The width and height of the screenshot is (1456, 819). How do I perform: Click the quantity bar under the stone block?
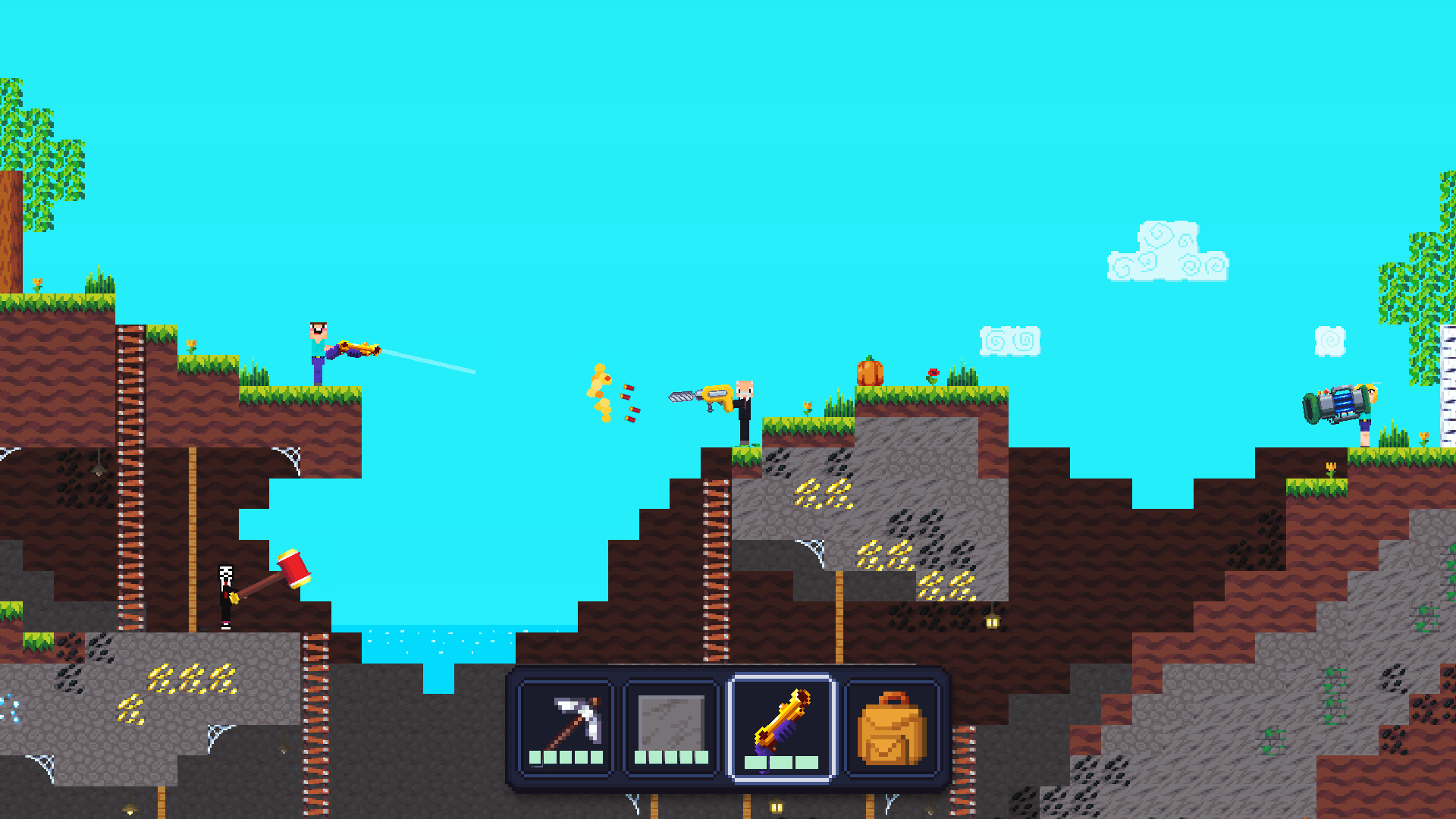(x=671, y=757)
